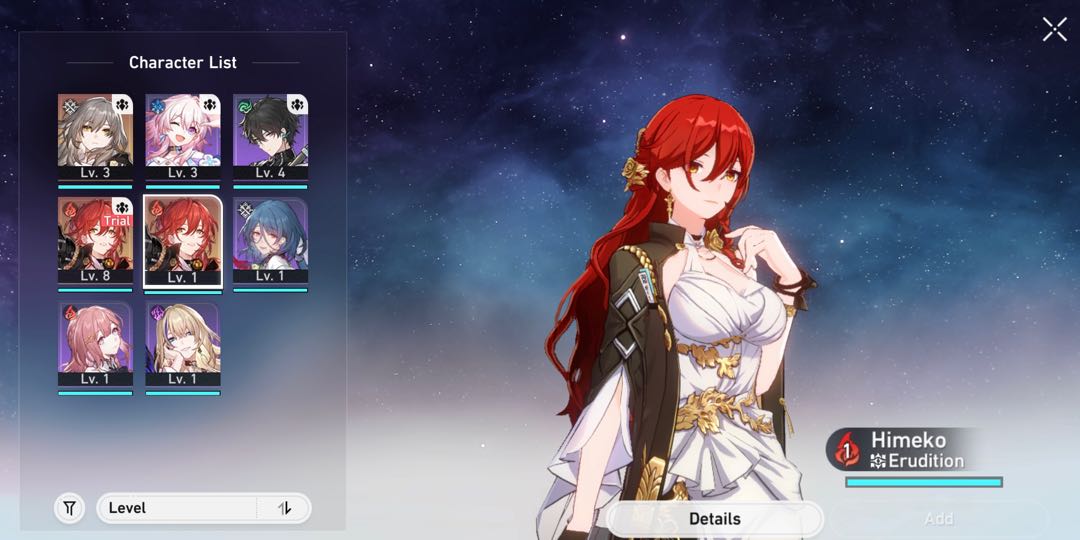This screenshot has width=1080, height=540.
Task: Select the Trailblazer portrait at Lv. 3
Action: [x=95, y=136]
